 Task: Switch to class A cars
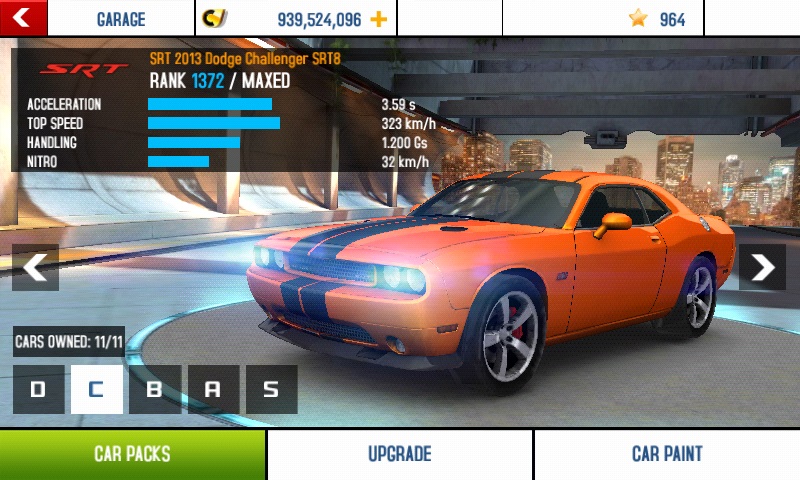213,390
